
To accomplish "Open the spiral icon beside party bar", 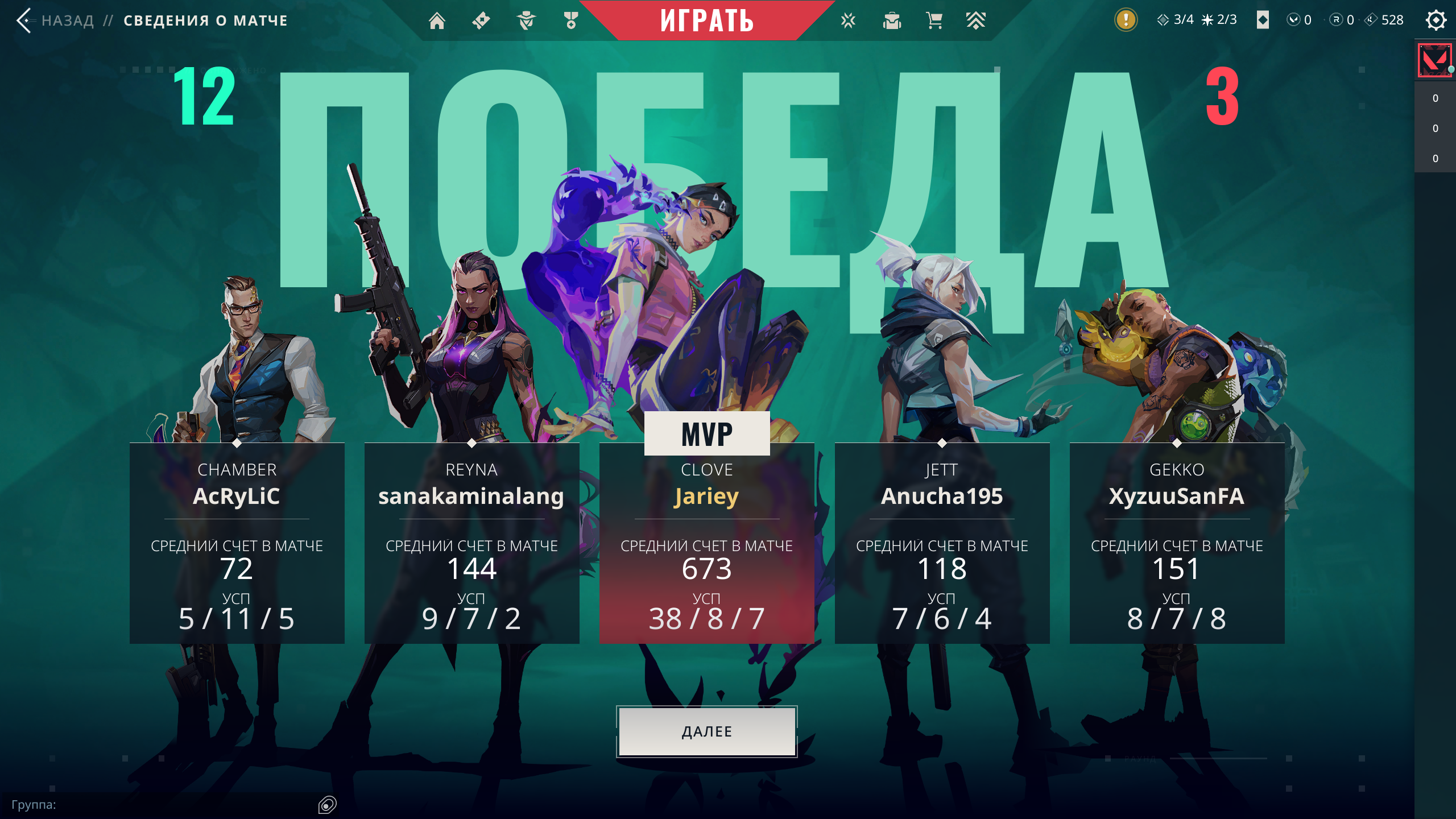I will click(328, 804).
